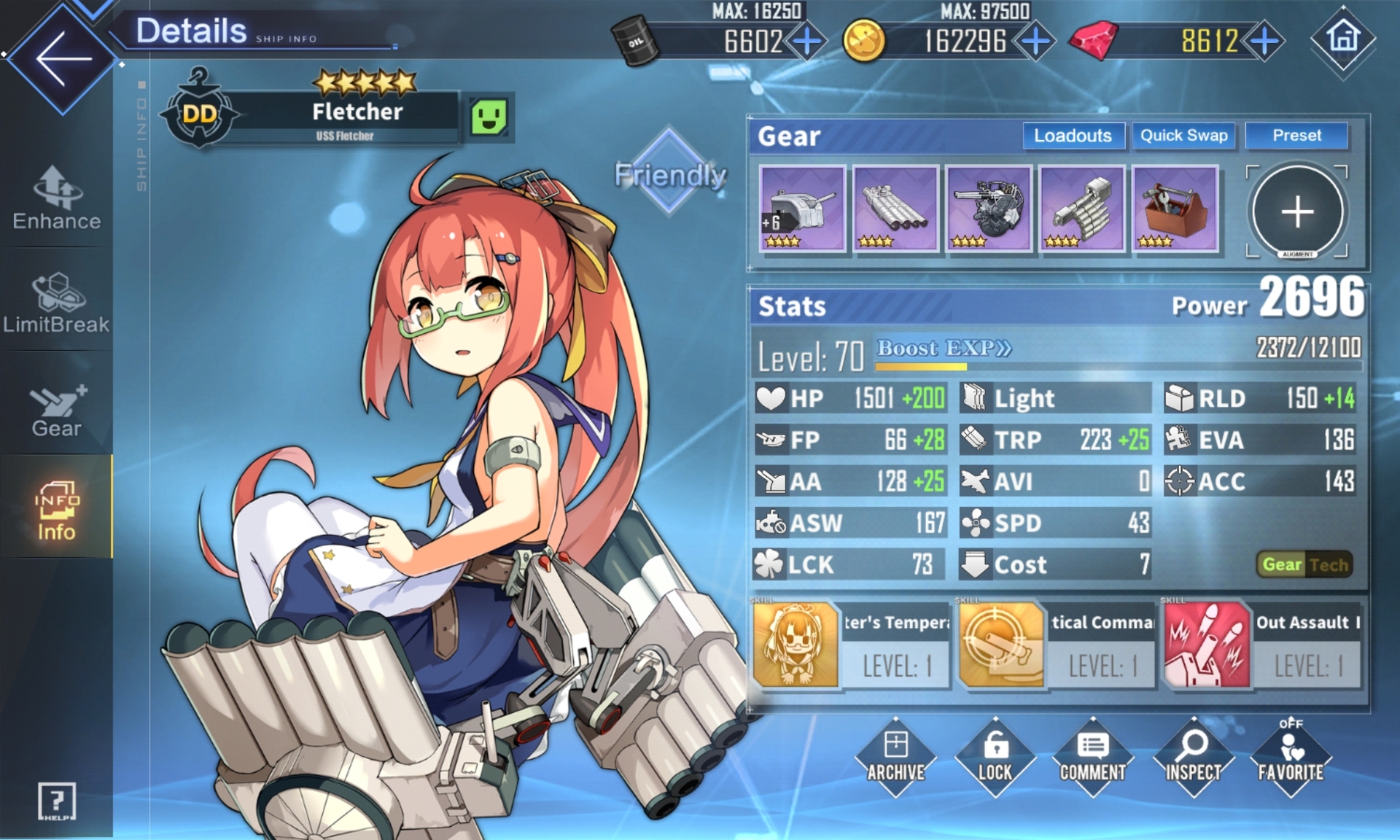Select the torpedo launcher gear slot
Viewport: 1400px width, 840px height.
[x=895, y=209]
